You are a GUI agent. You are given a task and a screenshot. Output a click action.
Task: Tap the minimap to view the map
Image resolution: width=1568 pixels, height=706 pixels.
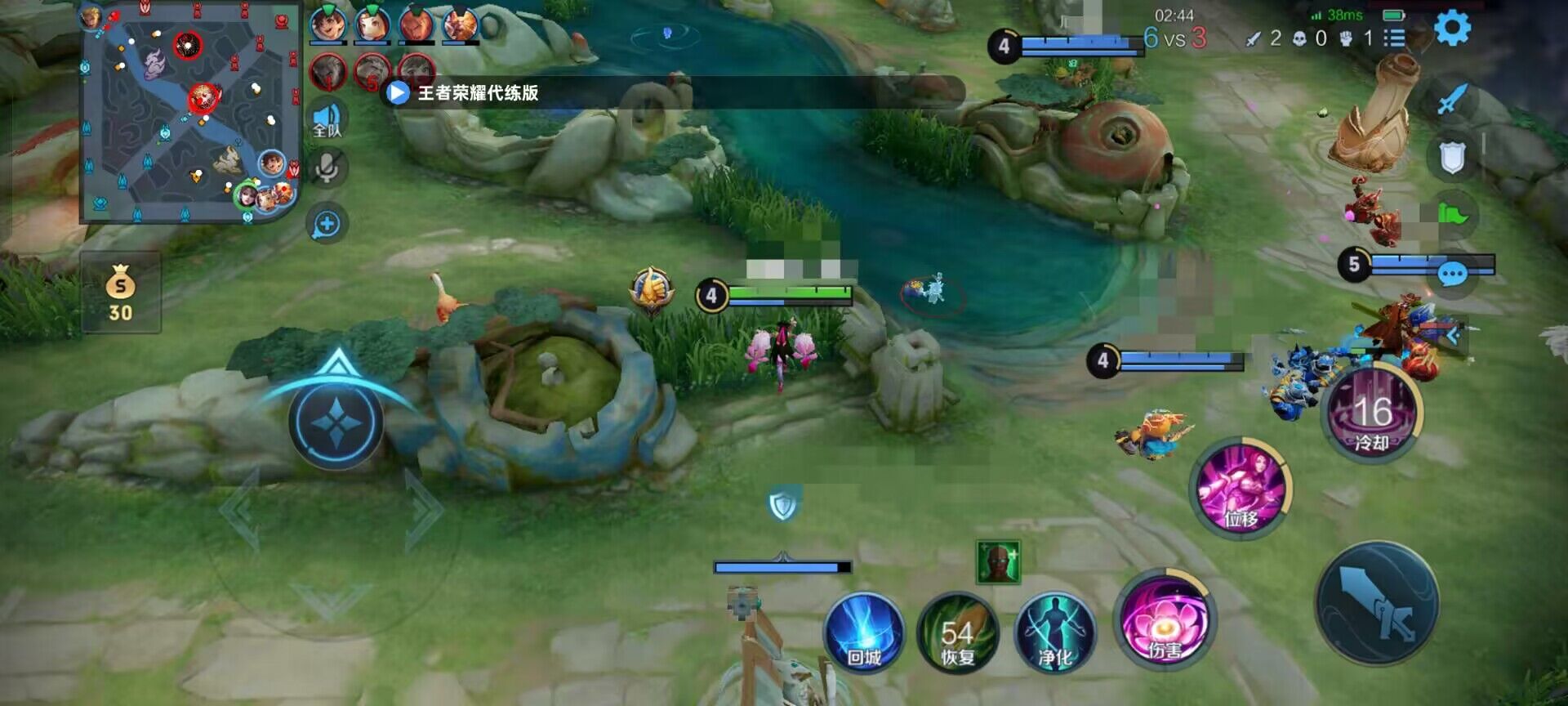pos(190,113)
